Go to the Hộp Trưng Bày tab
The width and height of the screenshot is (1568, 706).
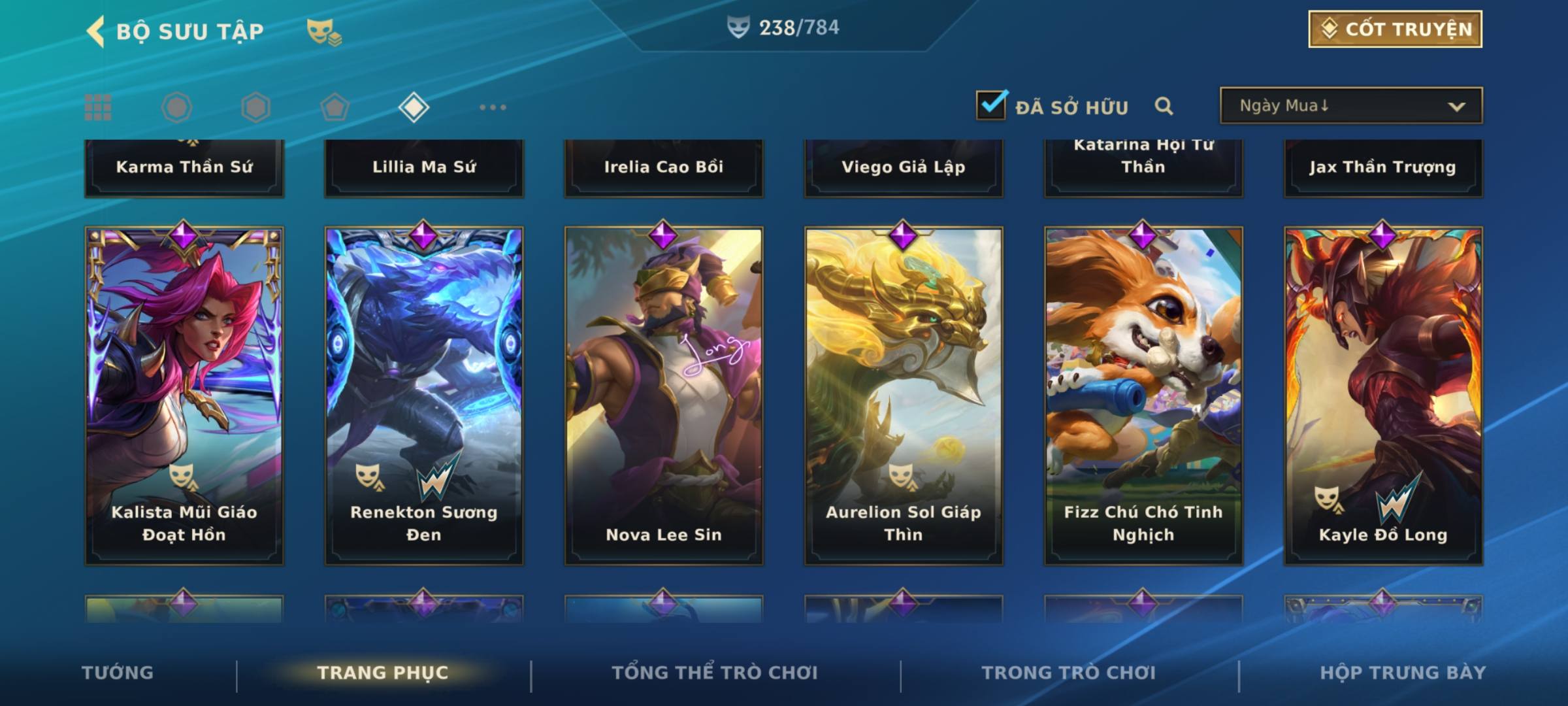coord(1403,673)
